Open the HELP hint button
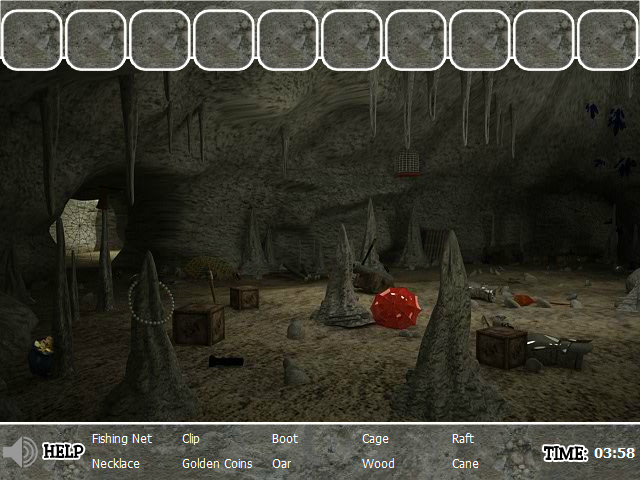The height and width of the screenshot is (480, 640). pyautogui.click(x=63, y=452)
